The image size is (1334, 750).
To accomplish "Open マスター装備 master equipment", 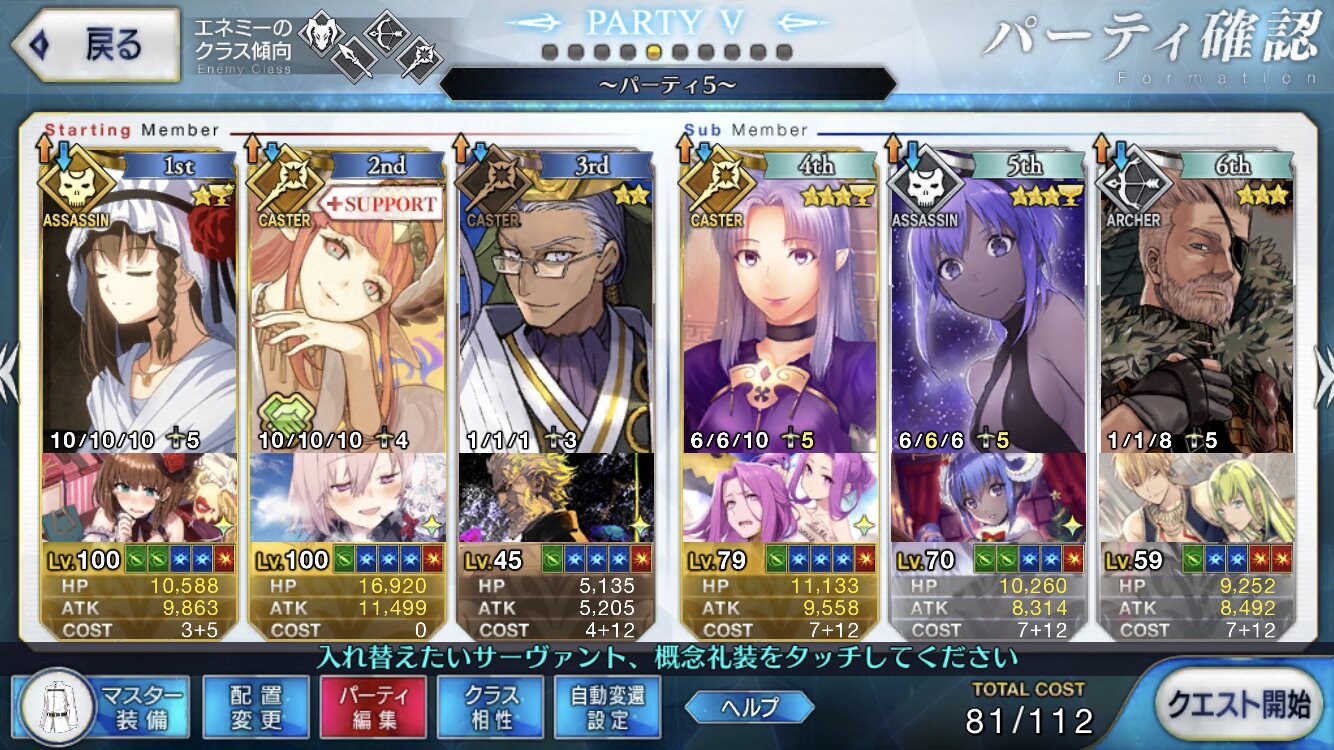I will 101,707.
